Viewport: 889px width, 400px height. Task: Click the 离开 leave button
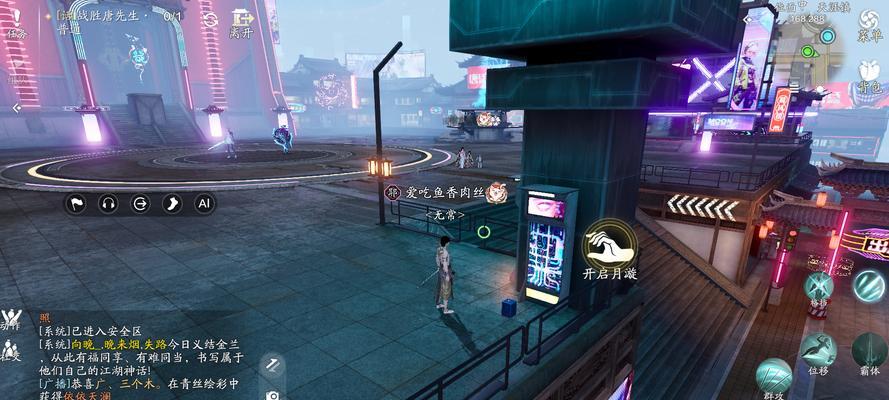click(241, 22)
